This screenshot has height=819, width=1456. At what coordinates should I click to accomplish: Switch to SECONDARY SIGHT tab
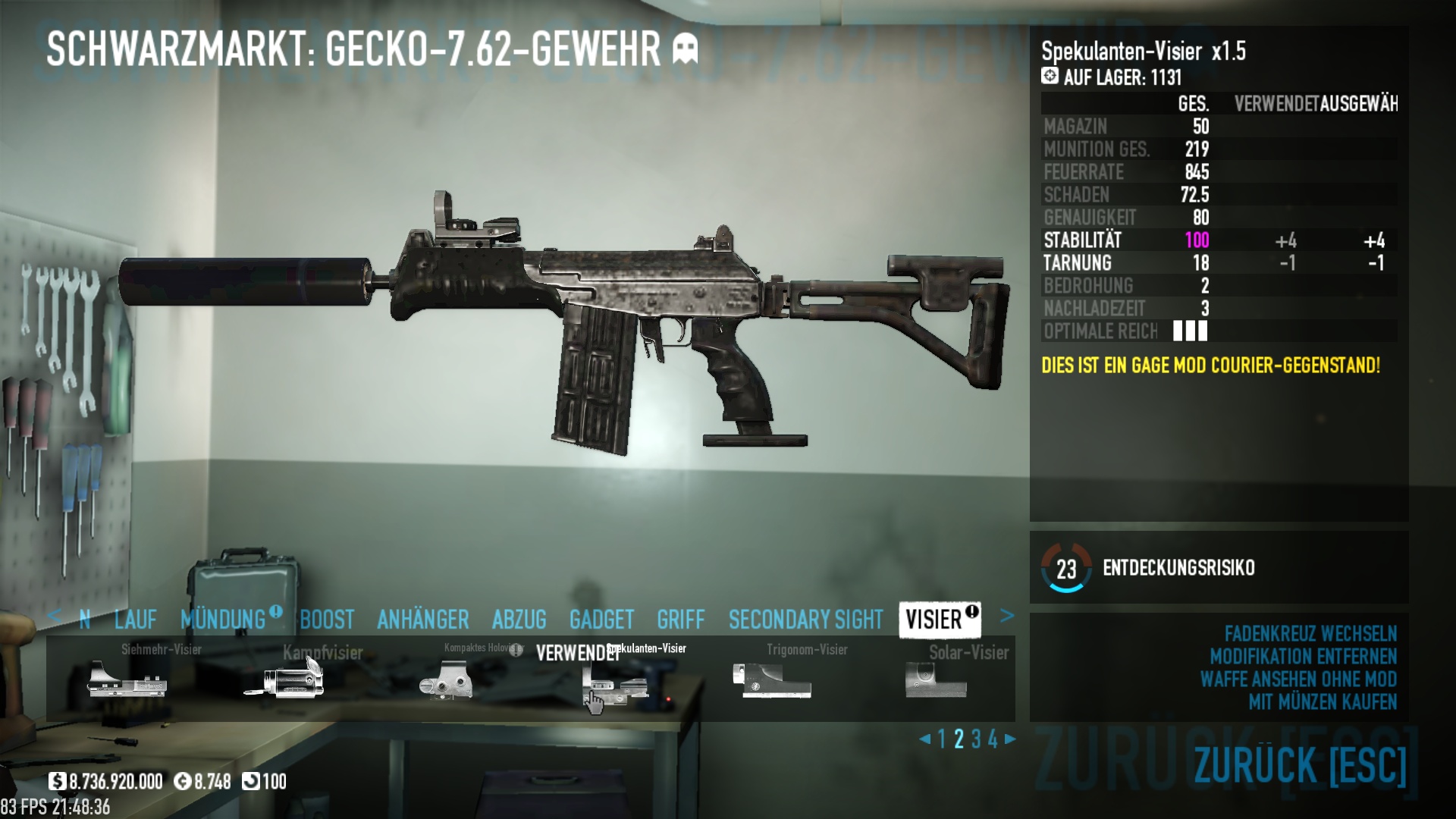[805, 620]
